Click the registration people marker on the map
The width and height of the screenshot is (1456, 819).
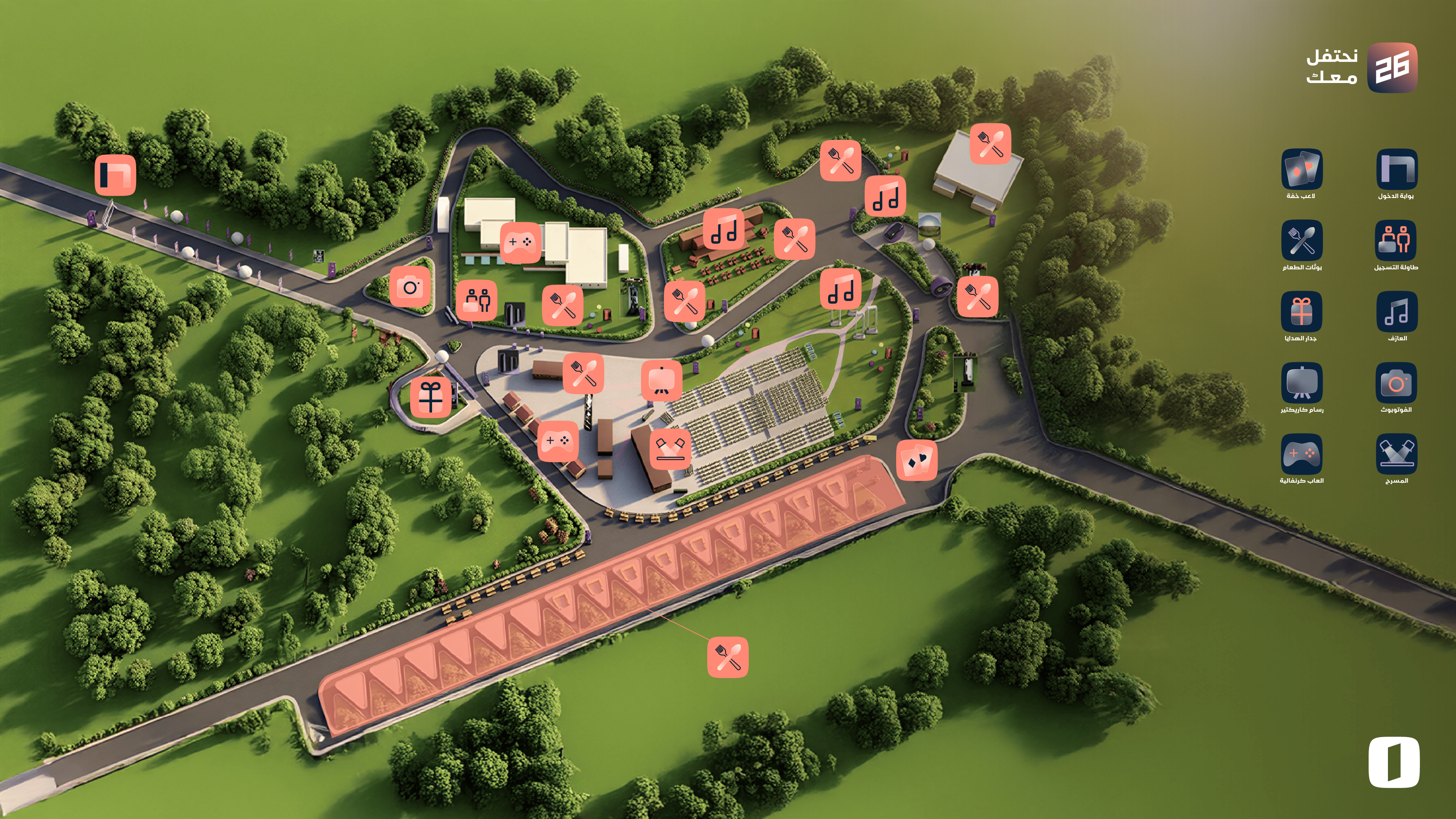coord(477,300)
